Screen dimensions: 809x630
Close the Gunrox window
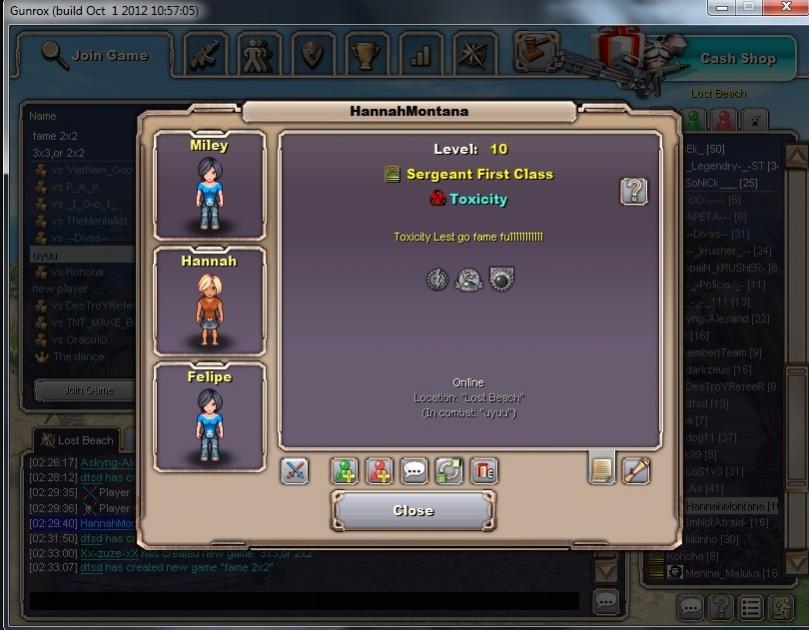tap(787, 8)
